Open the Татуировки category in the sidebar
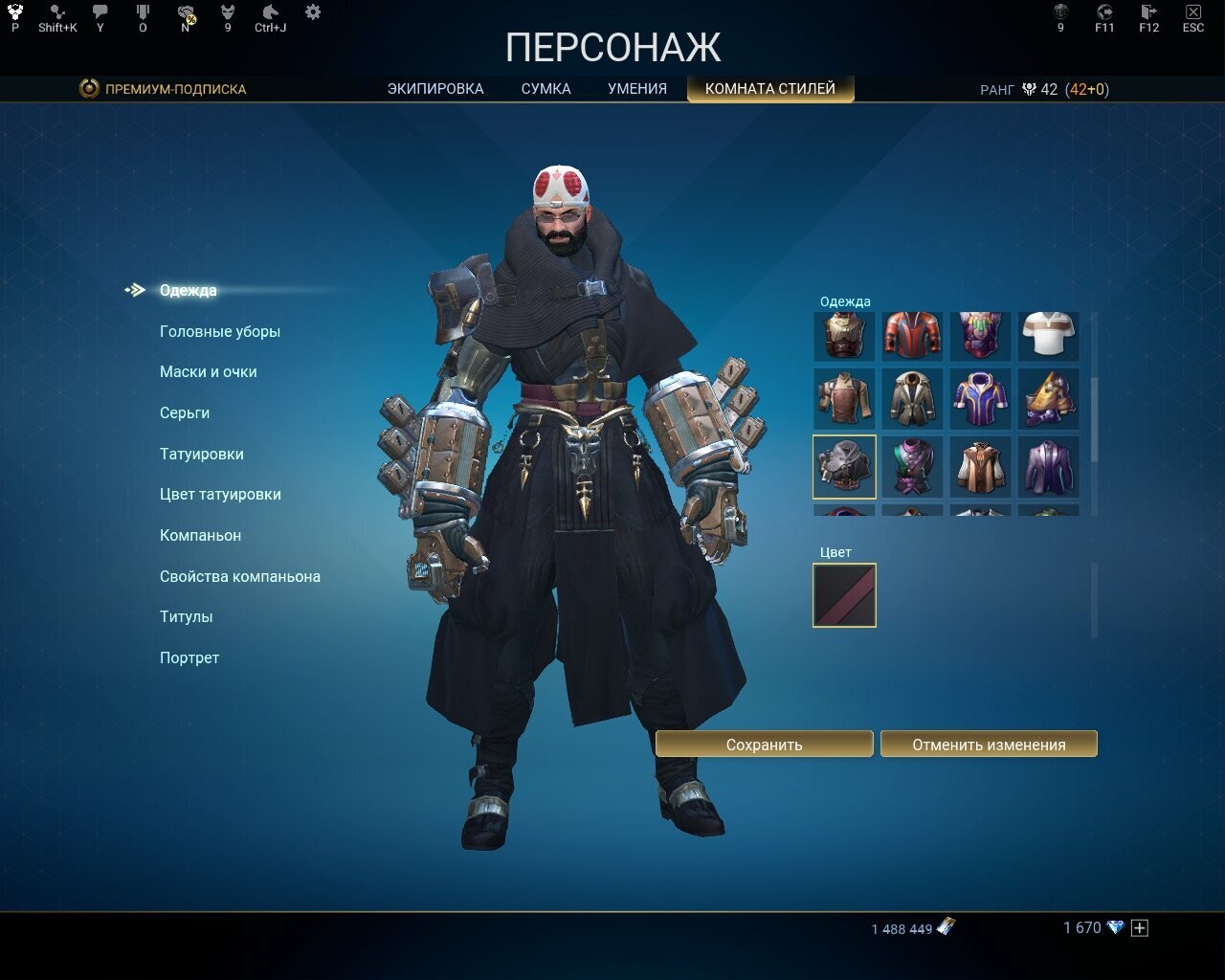 tap(202, 454)
